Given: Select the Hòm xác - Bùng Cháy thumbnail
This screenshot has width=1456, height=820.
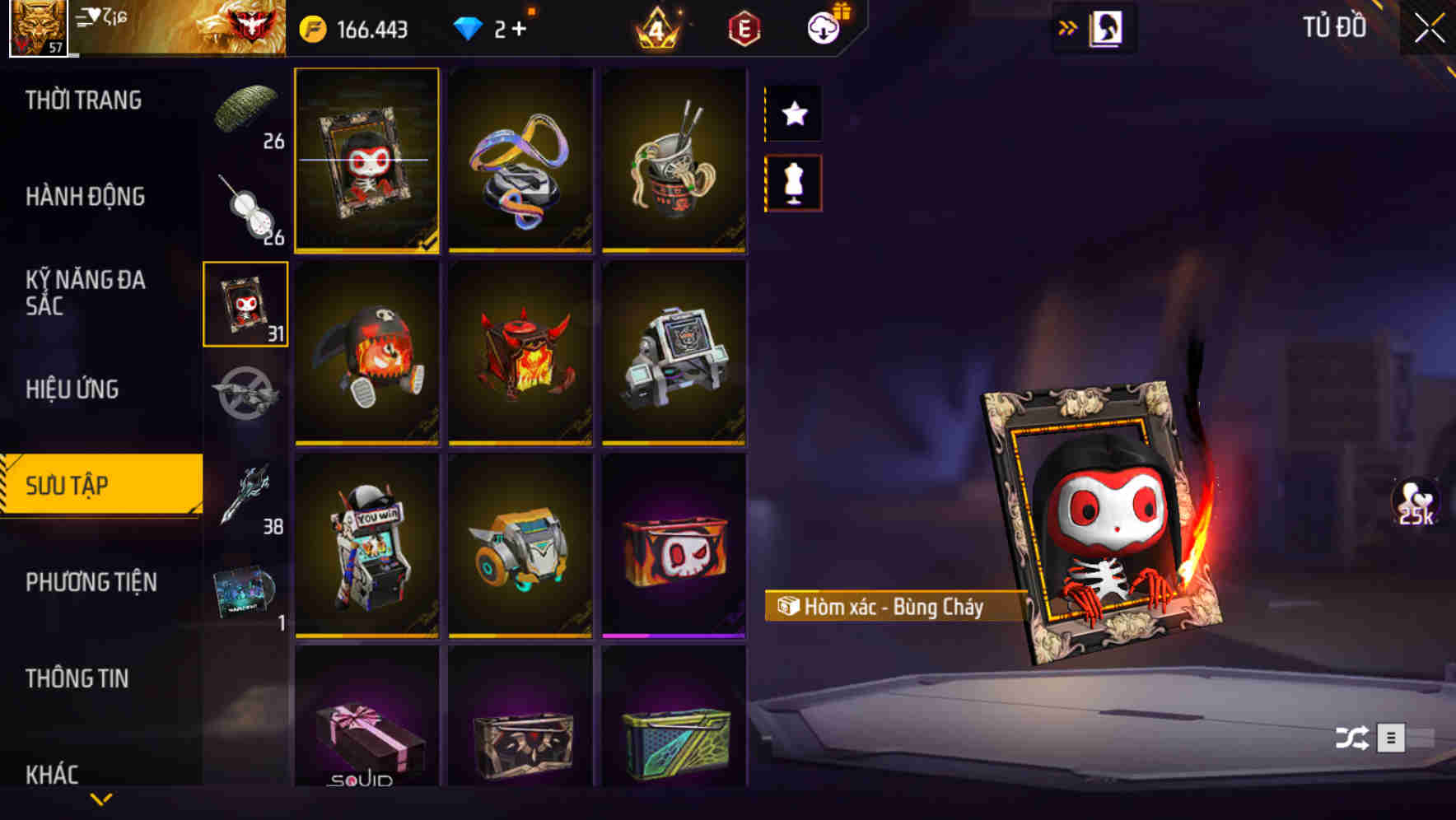Looking at the screenshot, I should click(x=367, y=161).
